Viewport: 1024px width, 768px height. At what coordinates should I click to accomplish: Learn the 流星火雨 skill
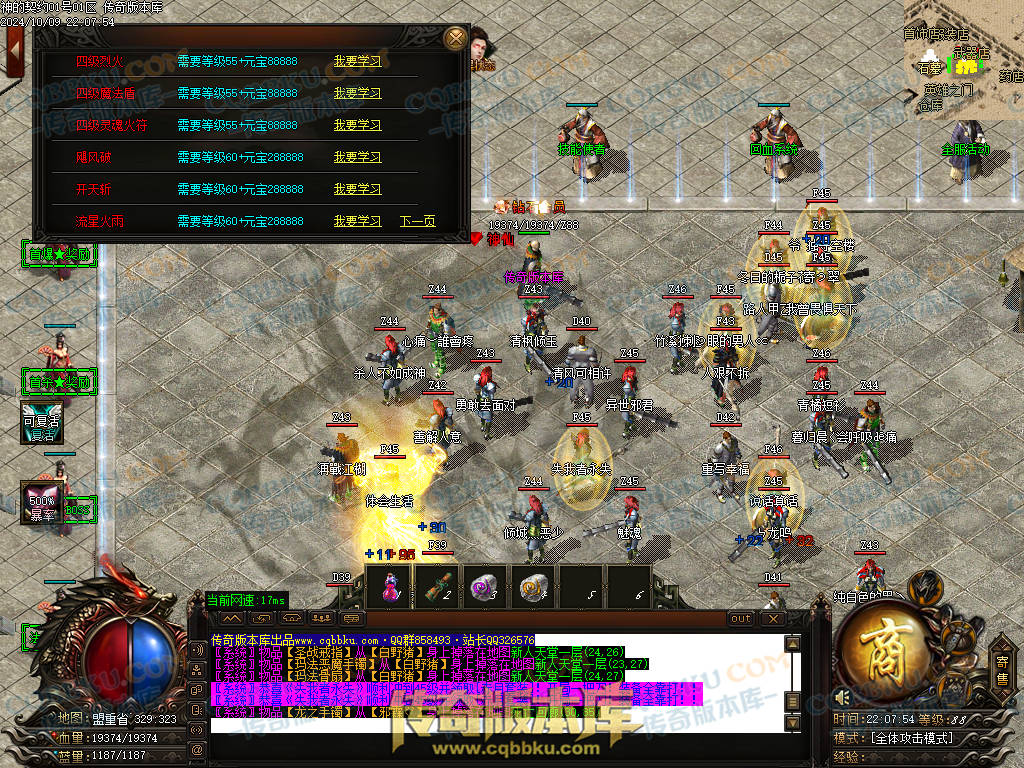pos(357,221)
